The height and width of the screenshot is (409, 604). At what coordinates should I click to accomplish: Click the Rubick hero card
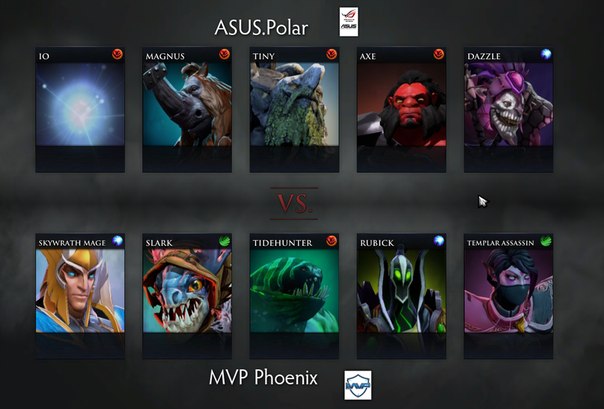pos(401,296)
